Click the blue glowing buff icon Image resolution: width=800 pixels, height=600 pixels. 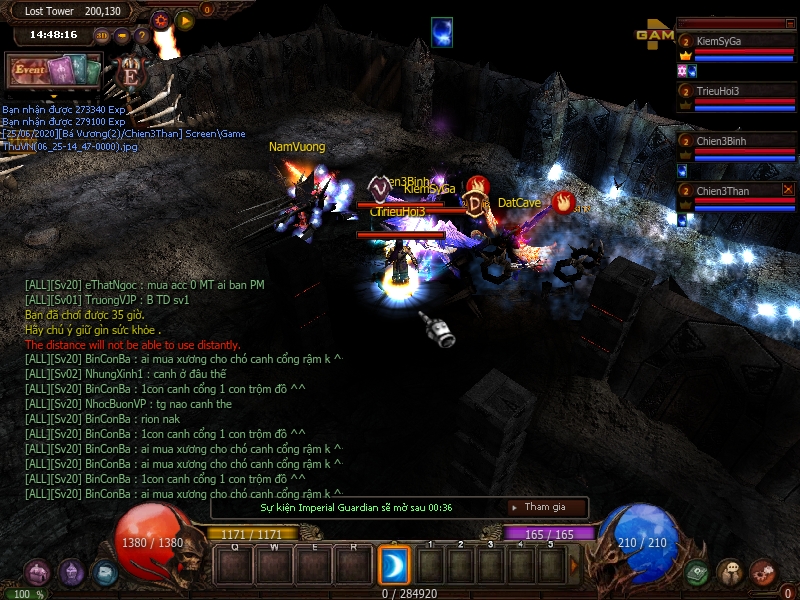[442, 32]
